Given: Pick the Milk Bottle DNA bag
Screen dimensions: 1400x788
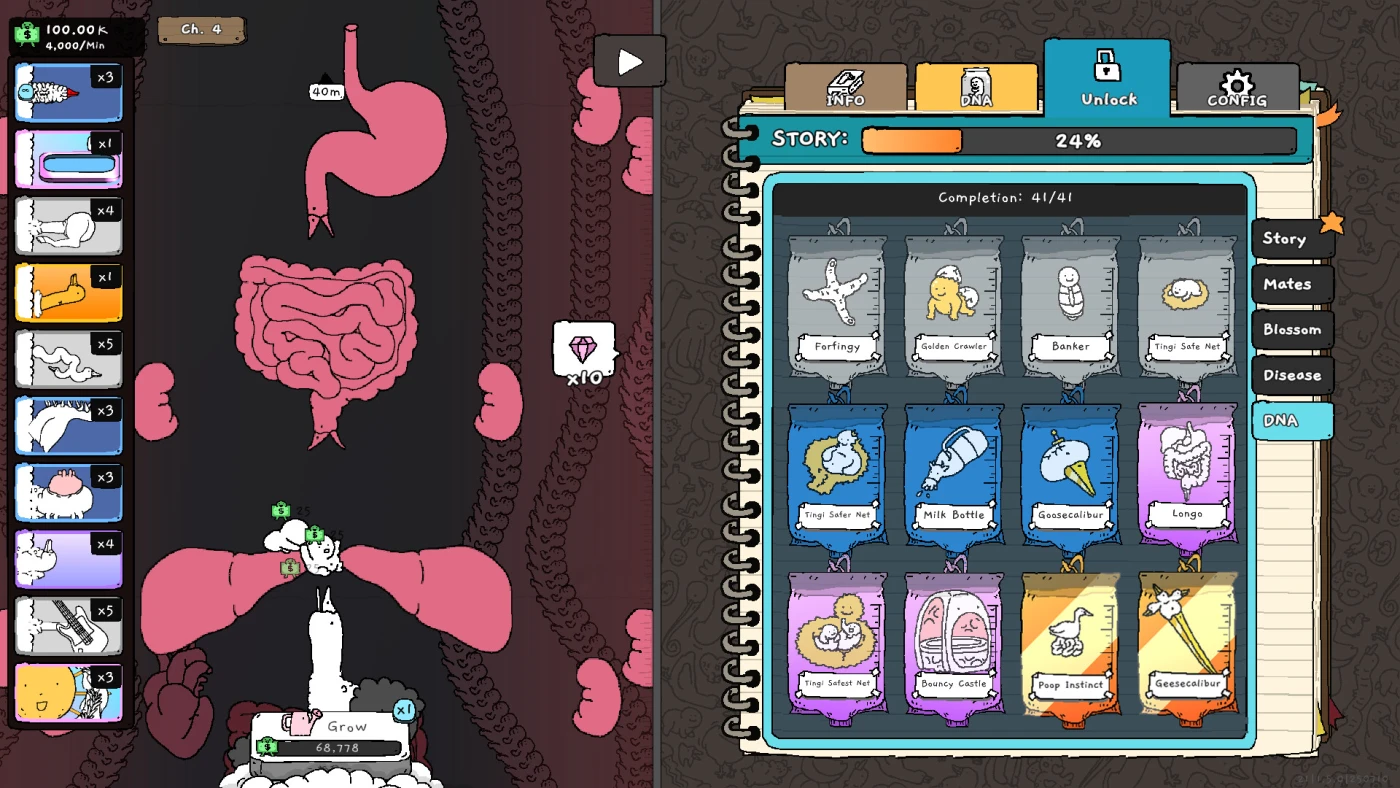Looking at the screenshot, I should tap(954, 475).
